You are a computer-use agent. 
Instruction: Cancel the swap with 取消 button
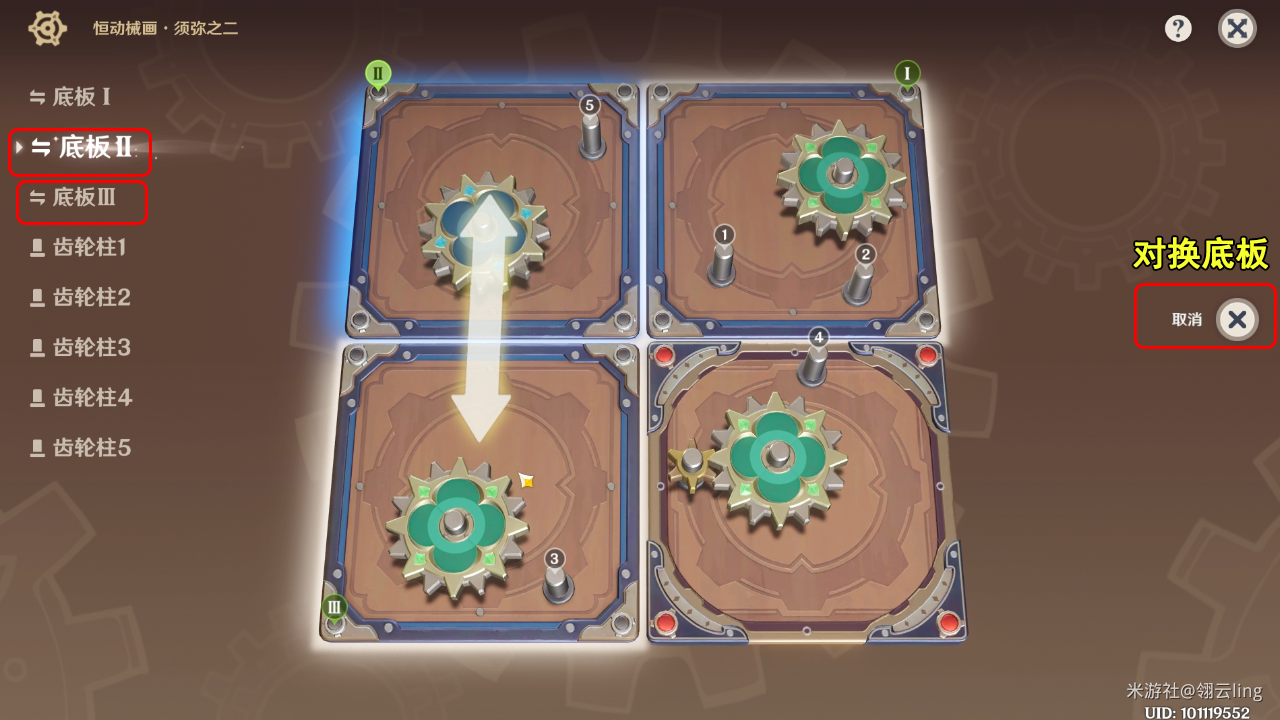pos(1236,319)
